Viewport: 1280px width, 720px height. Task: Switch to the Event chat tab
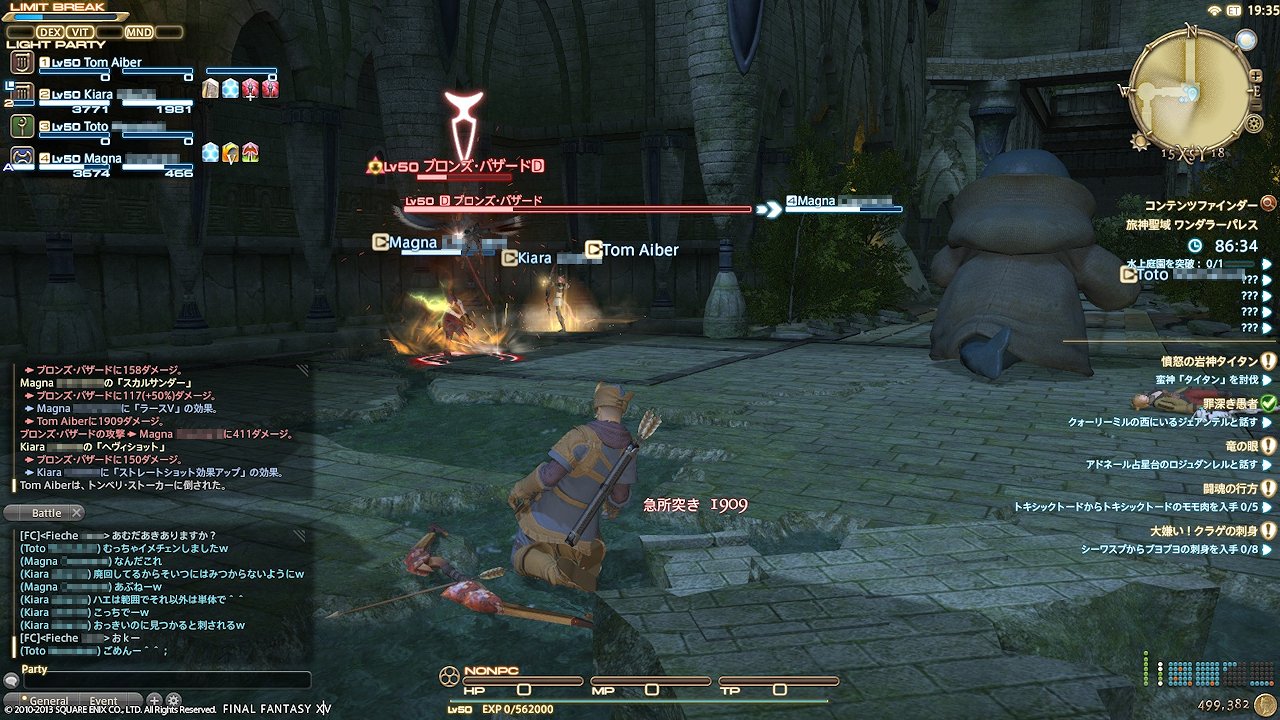pos(103,701)
